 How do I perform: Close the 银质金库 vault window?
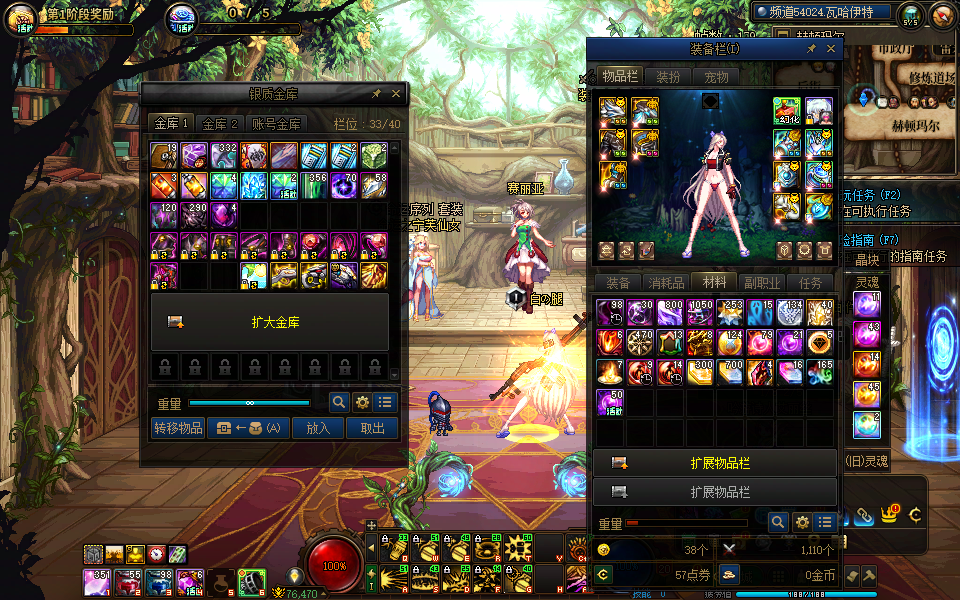pyautogui.click(x=396, y=93)
